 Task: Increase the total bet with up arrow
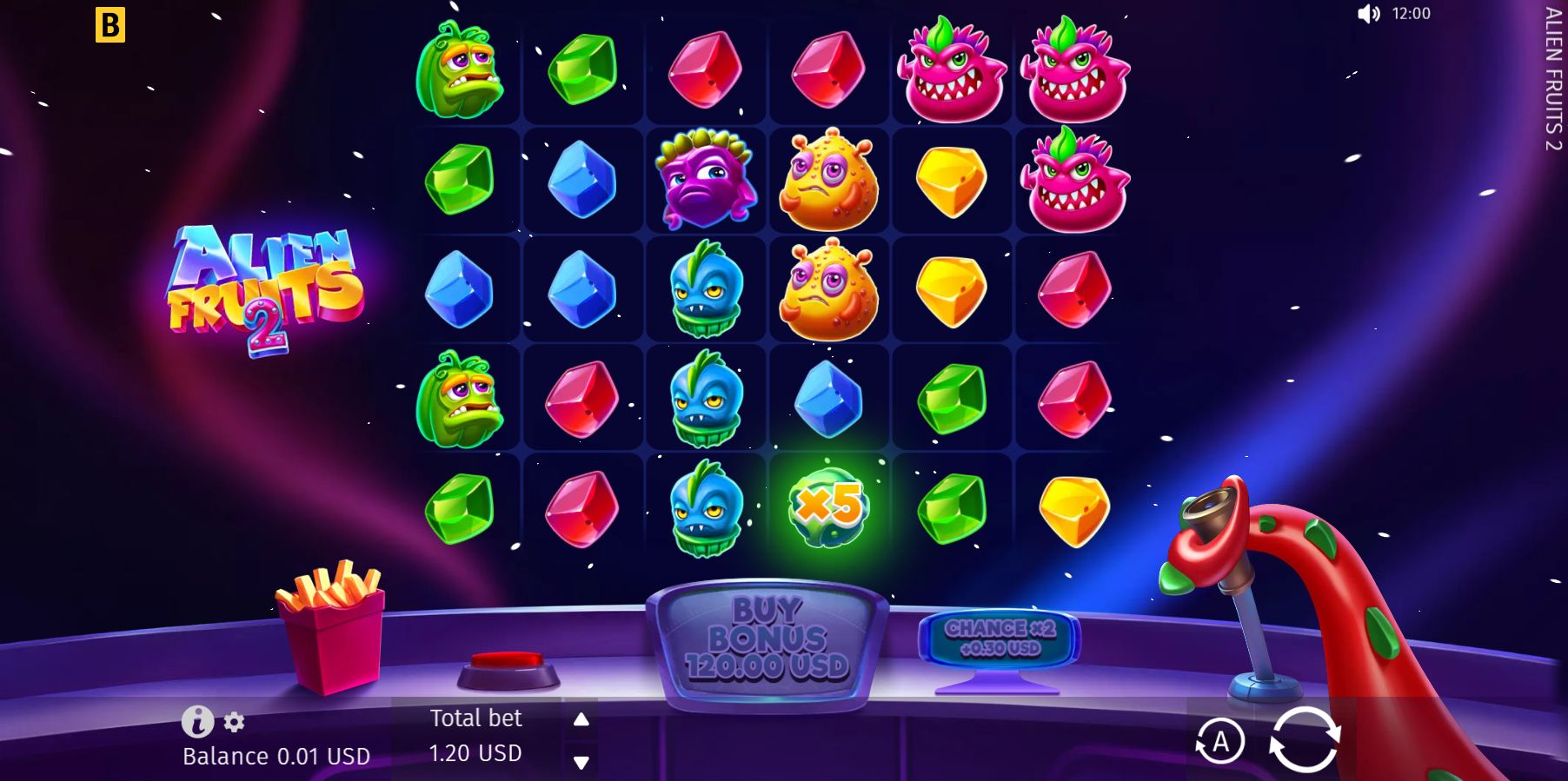coord(581,718)
